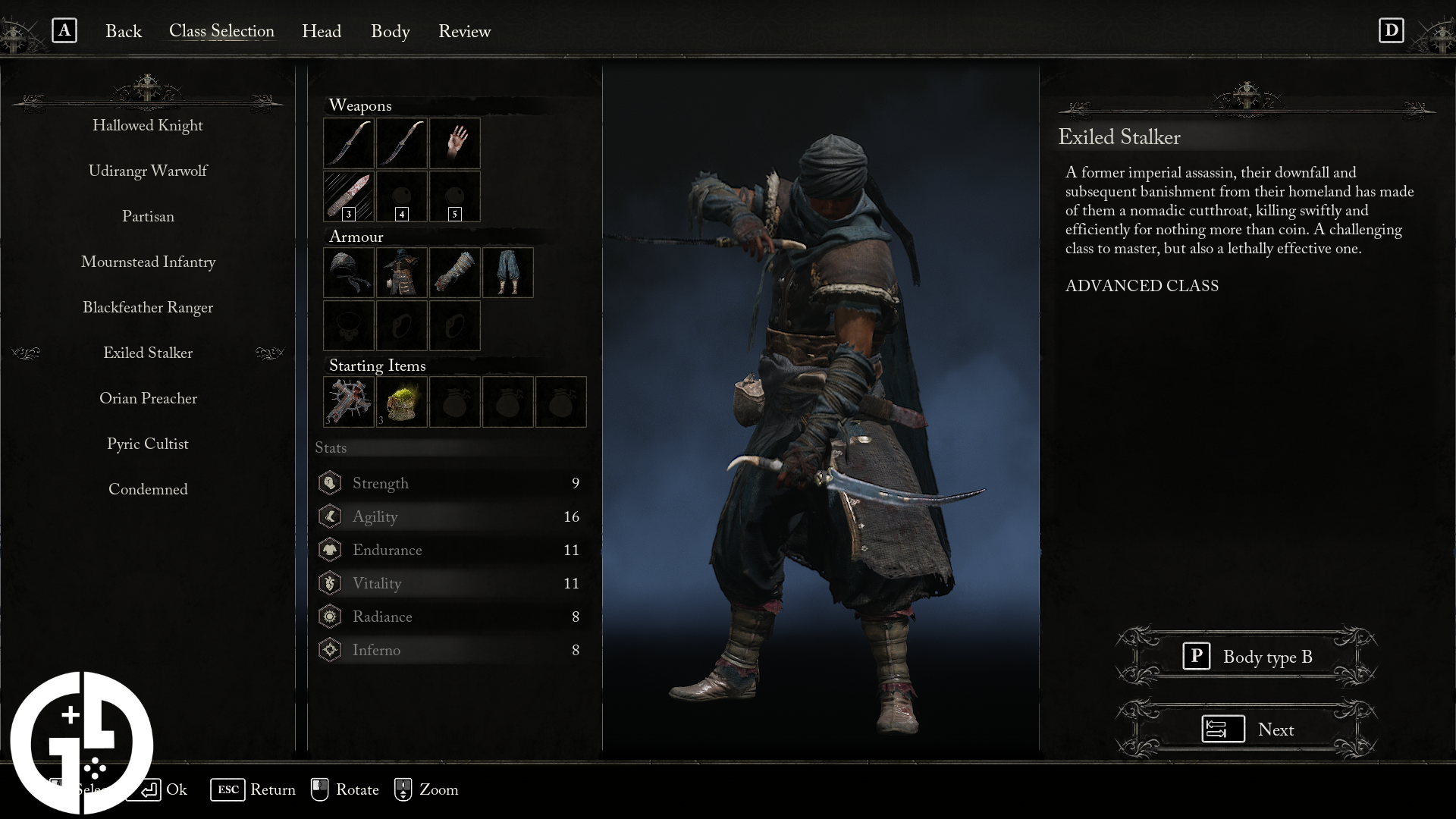Click the Rotate control in the bottom bar

point(344,789)
